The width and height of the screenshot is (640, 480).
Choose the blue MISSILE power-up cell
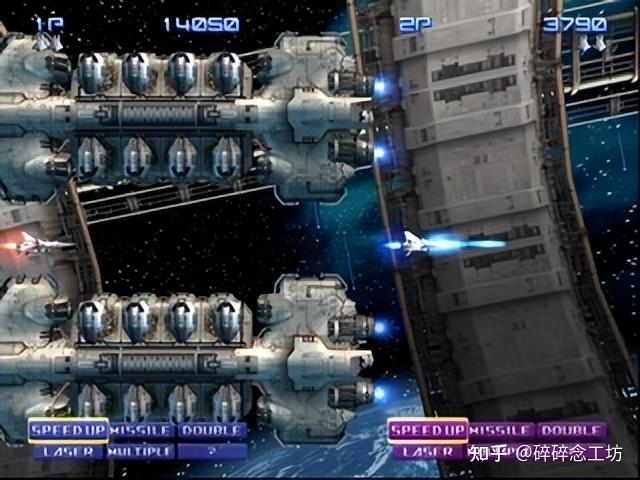tap(142, 431)
